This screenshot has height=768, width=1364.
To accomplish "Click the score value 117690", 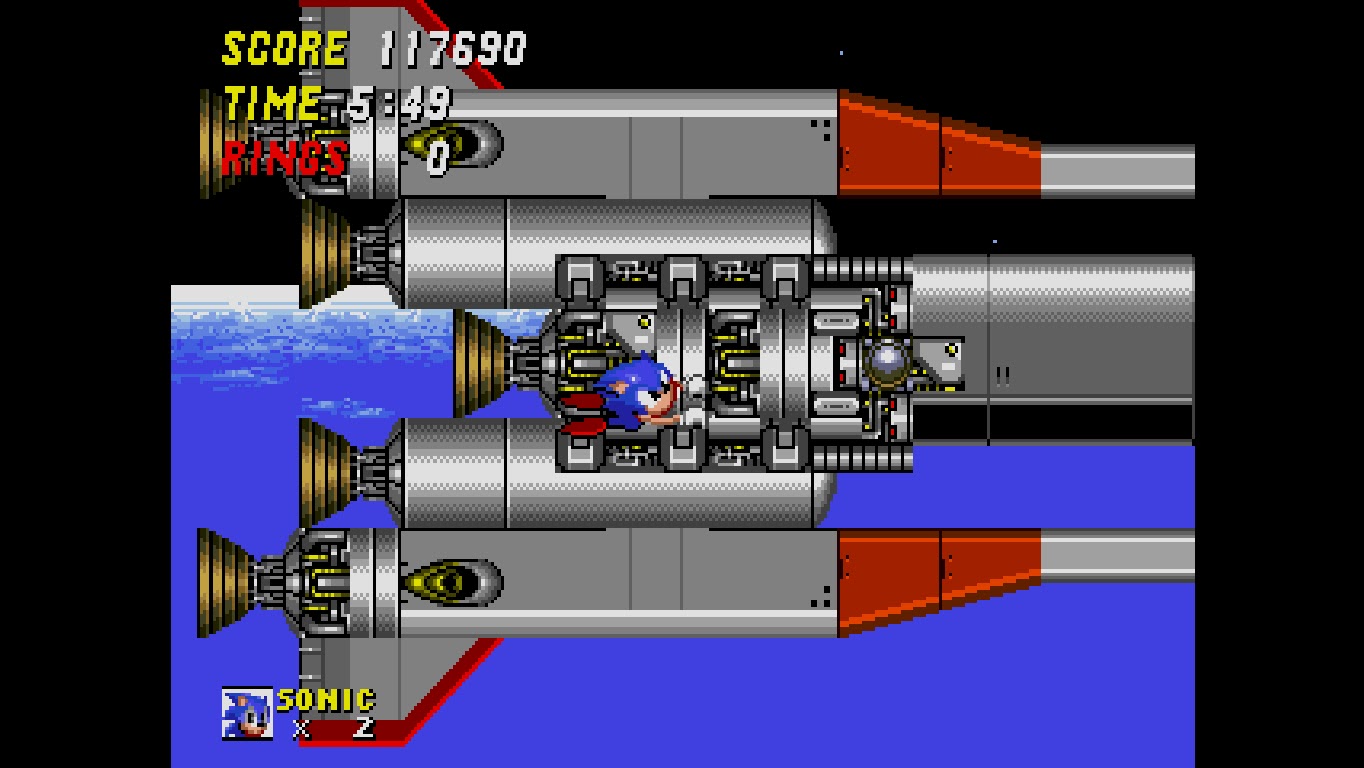I will (450, 45).
